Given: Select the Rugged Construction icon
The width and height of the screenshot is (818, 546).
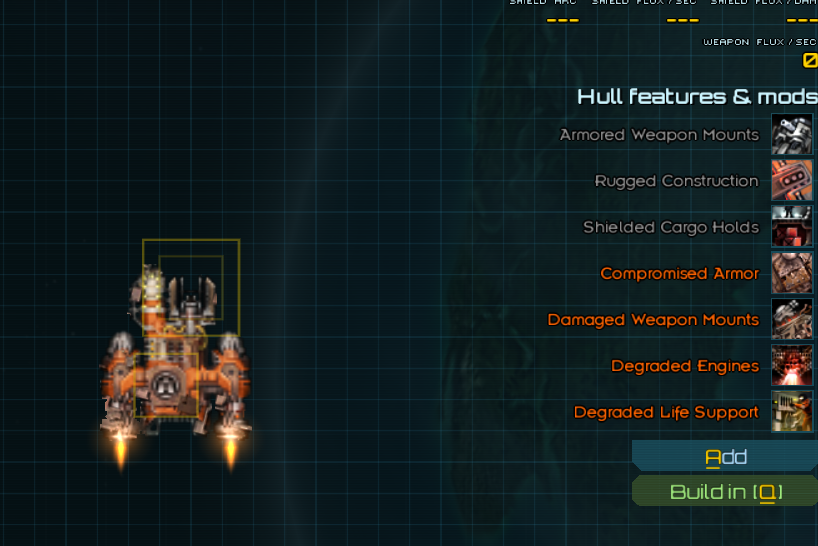Looking at the screenshot, I should (792, 181).
